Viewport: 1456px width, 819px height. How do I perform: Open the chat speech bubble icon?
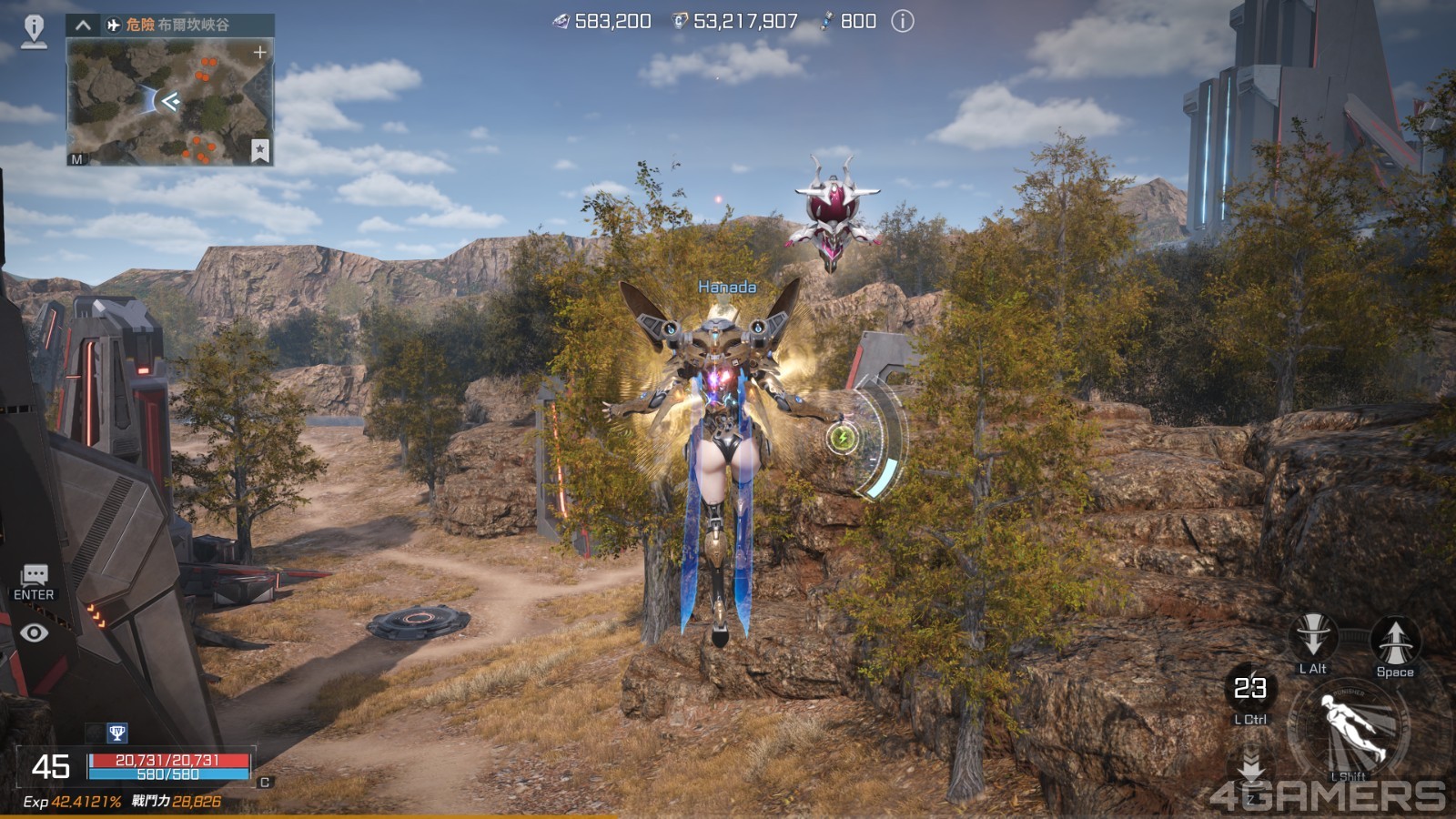[34, 574]
